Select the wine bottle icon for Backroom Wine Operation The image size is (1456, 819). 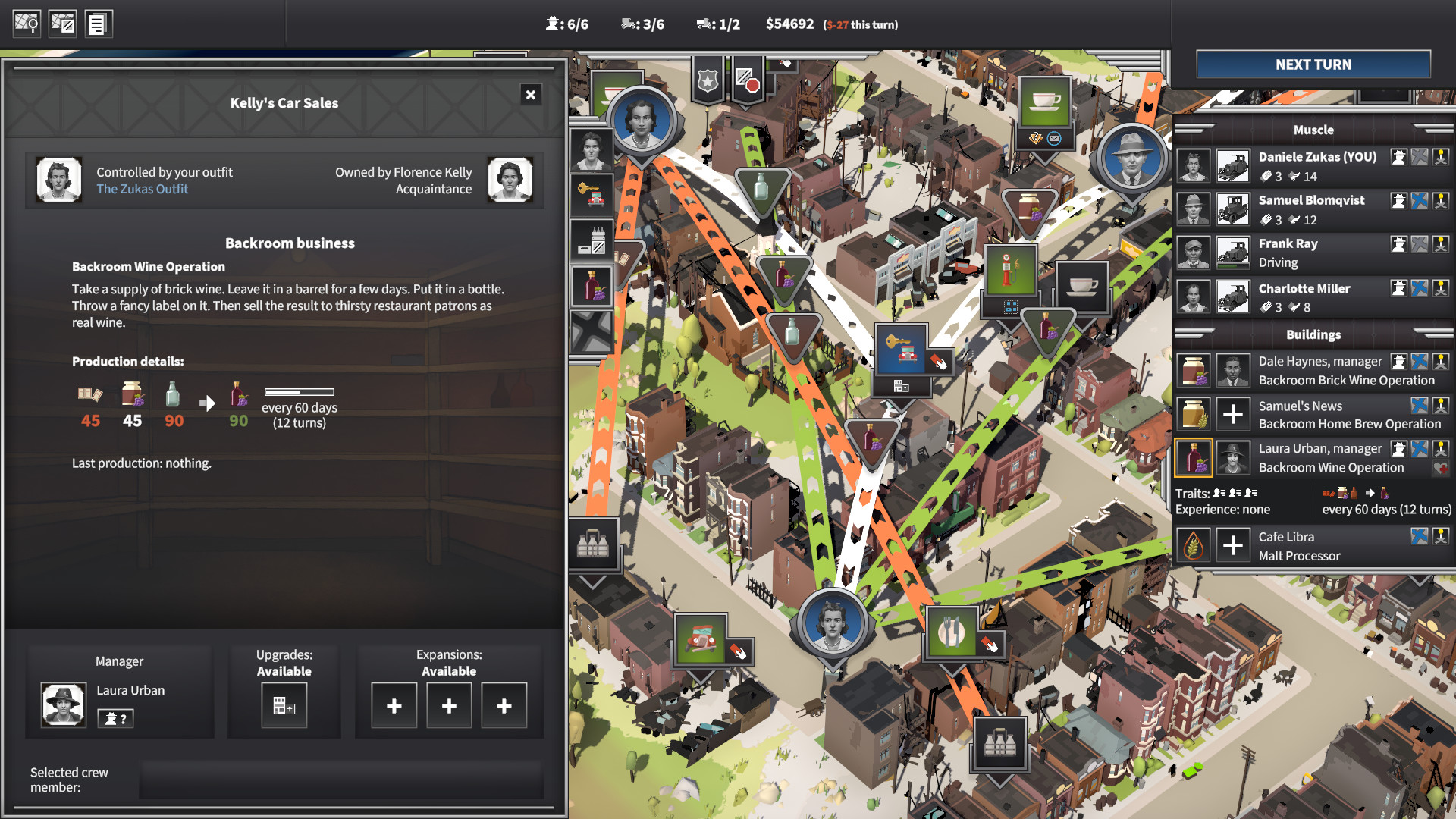pos(1194,457)
